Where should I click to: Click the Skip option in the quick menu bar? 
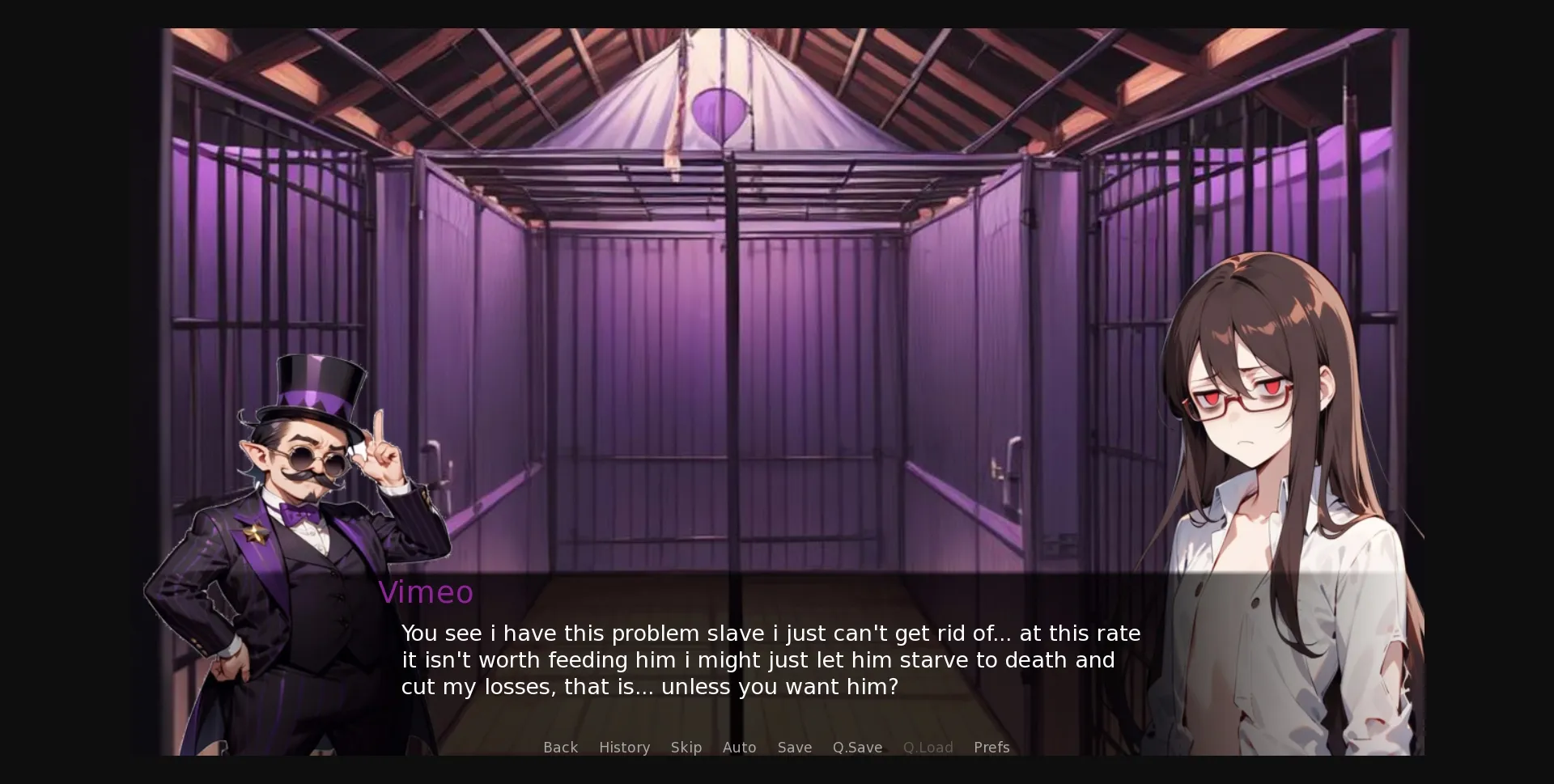pos(686,748)
